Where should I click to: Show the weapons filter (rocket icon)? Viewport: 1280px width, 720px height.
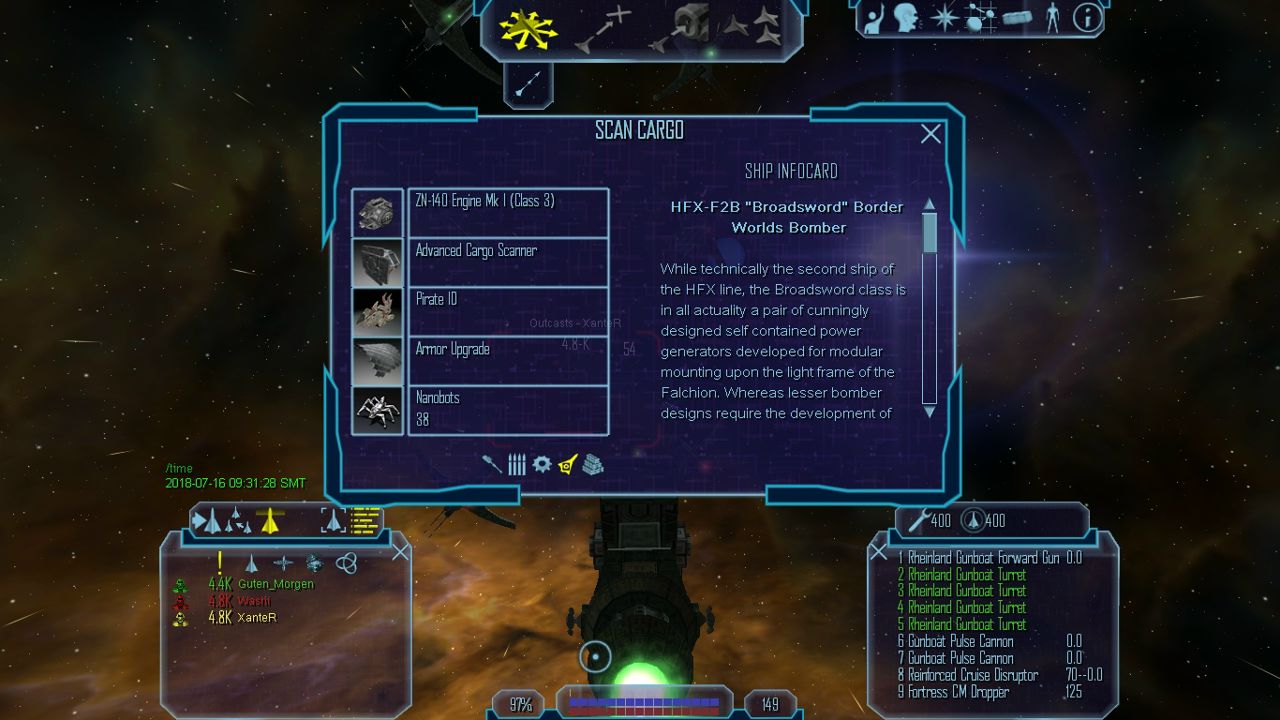tap(491, 464)
